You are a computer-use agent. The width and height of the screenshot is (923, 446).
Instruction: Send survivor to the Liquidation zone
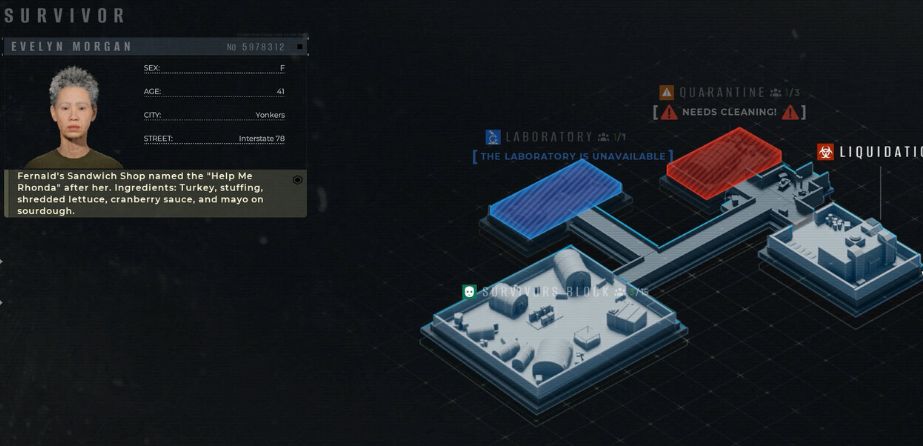(869, 152)
